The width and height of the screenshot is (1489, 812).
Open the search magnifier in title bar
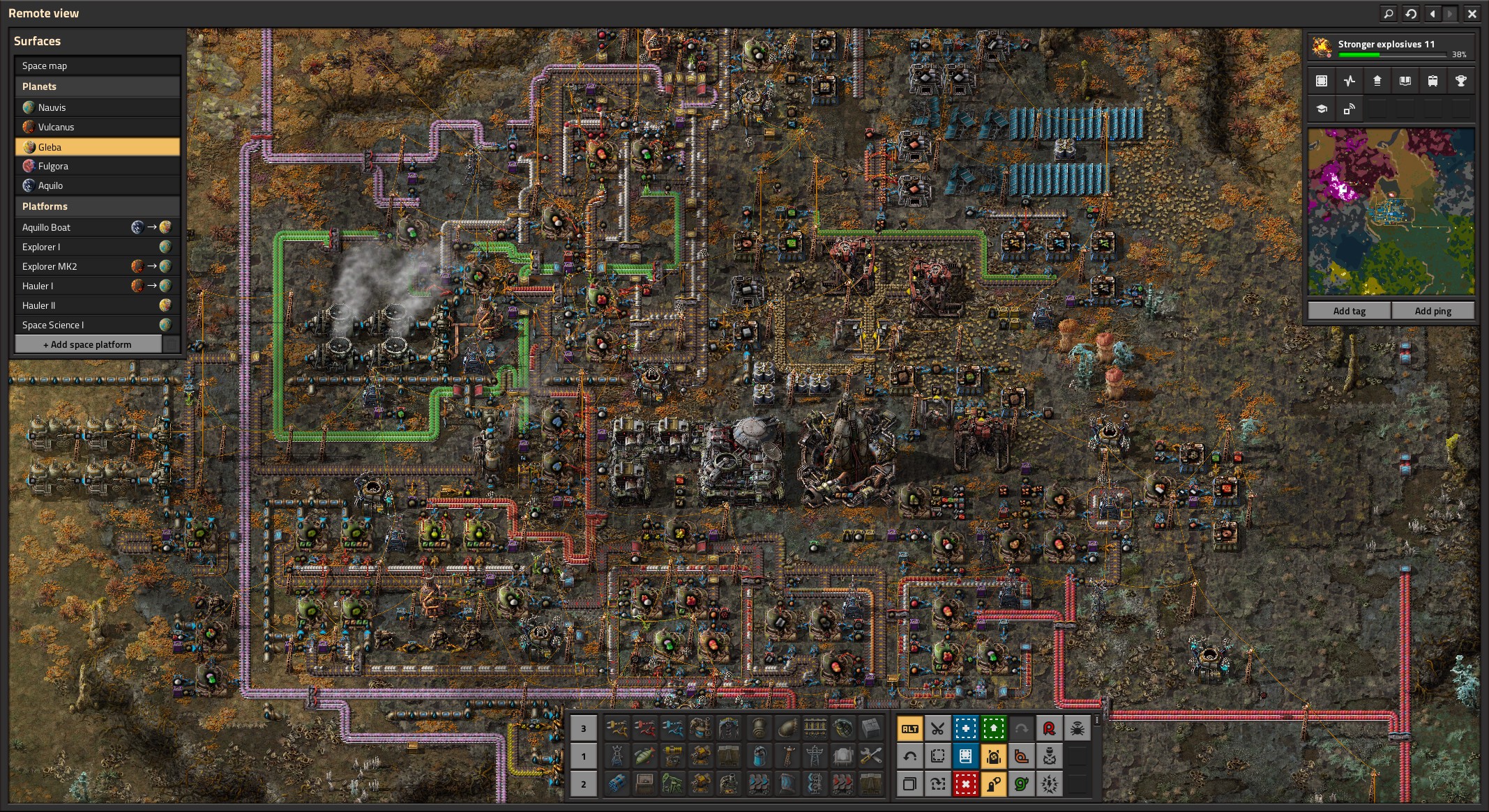(1388, 13)
